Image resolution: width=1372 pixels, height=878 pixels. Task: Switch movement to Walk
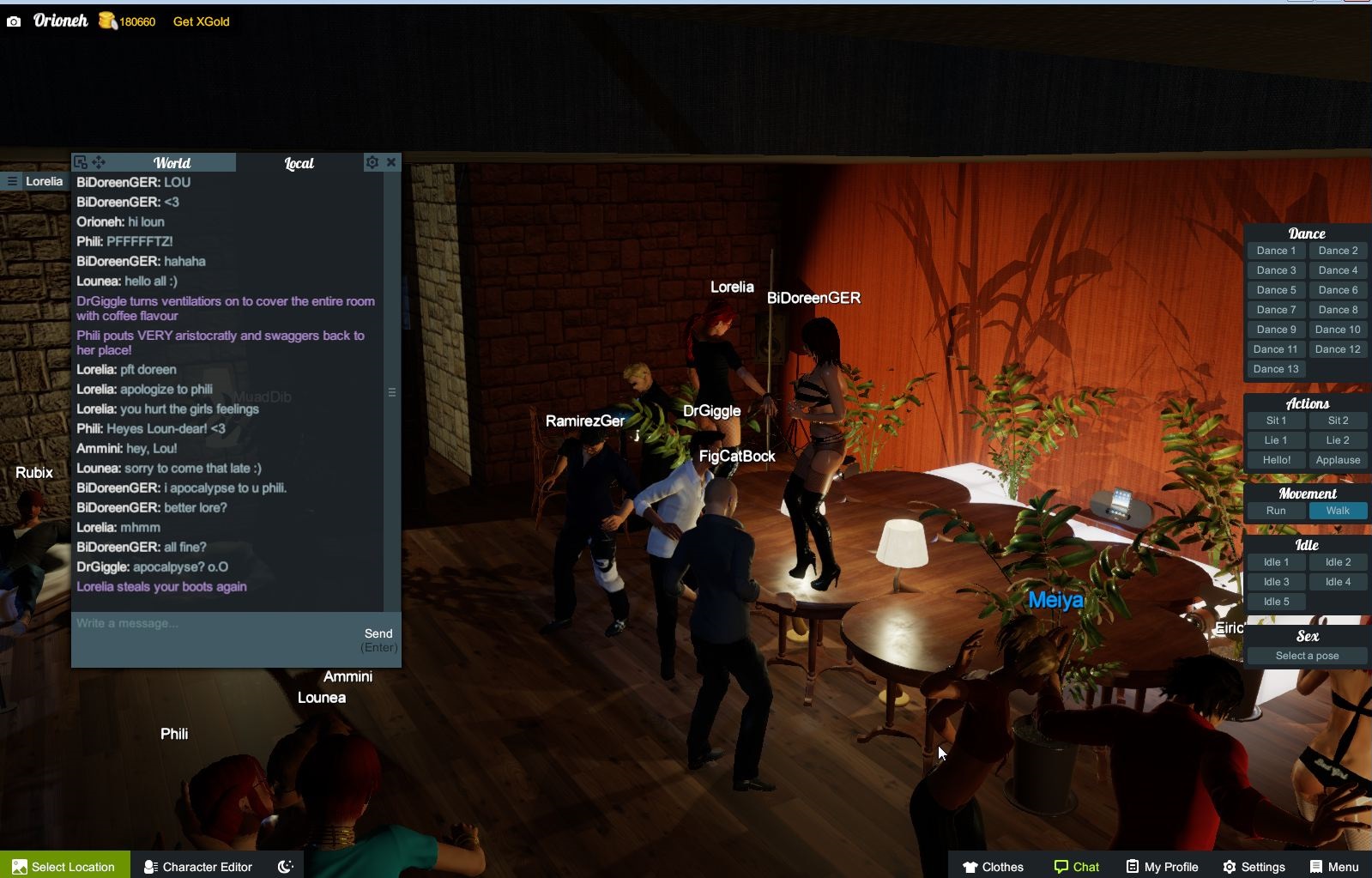click(x=1338, y=510)
